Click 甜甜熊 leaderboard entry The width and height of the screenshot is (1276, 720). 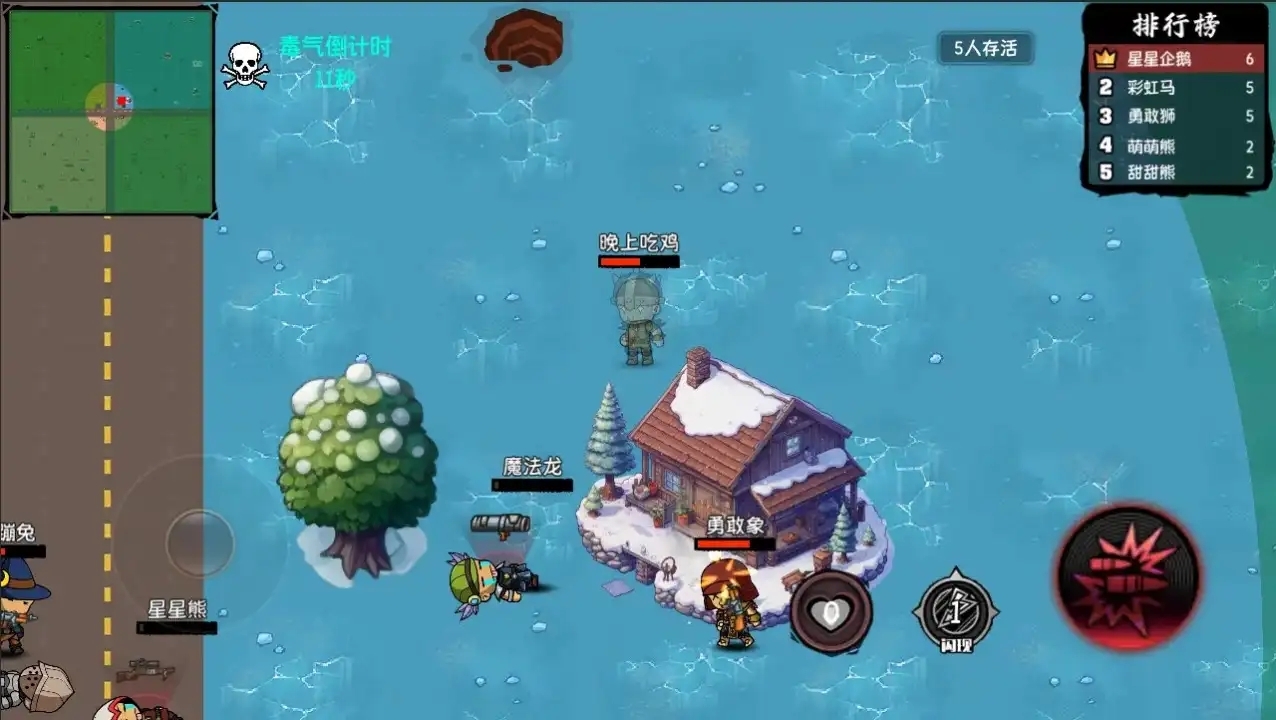click(1176, 172)
